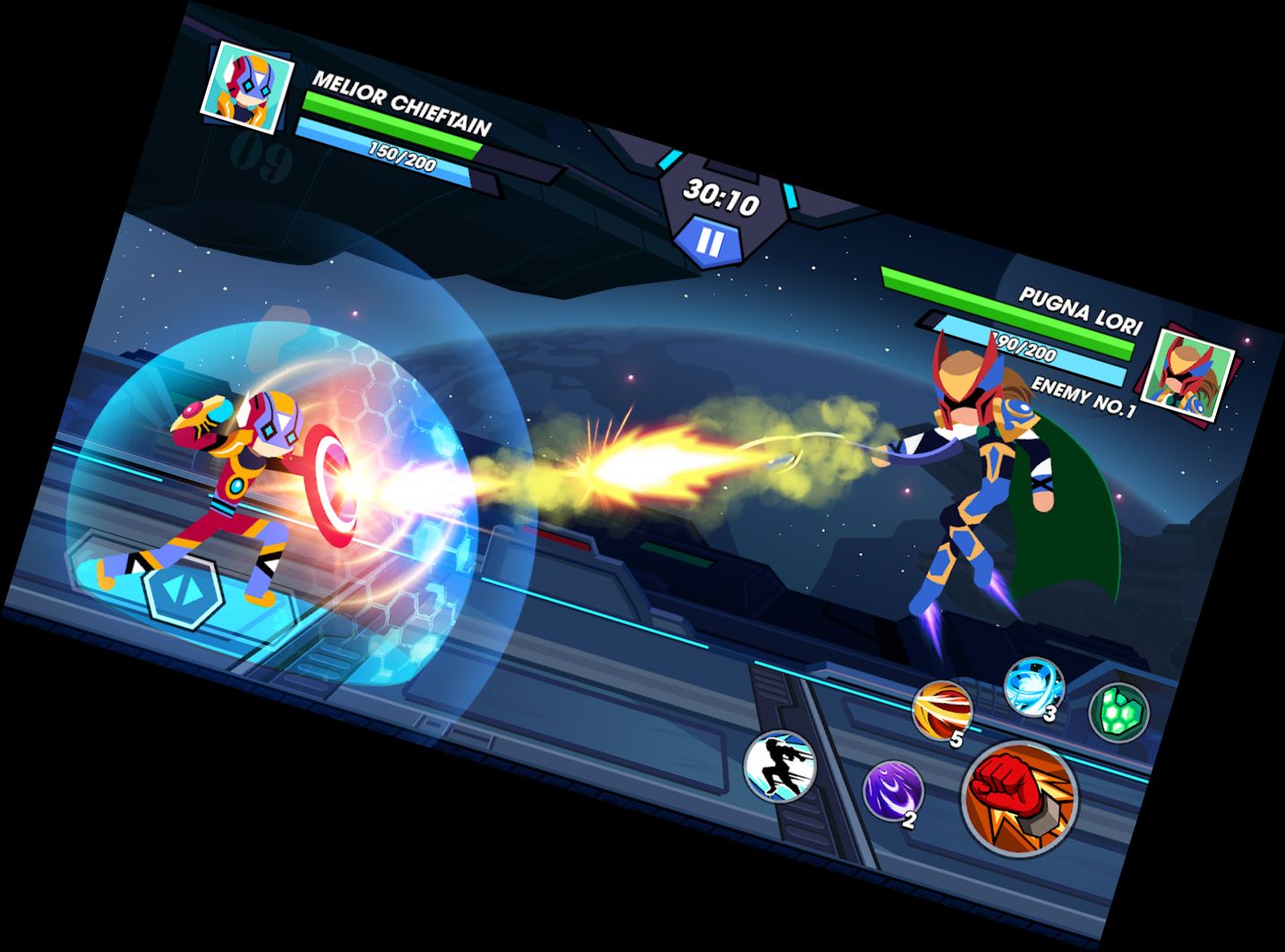
Task: Pause the fight with the pause button
Action: (x=708, y=241)
